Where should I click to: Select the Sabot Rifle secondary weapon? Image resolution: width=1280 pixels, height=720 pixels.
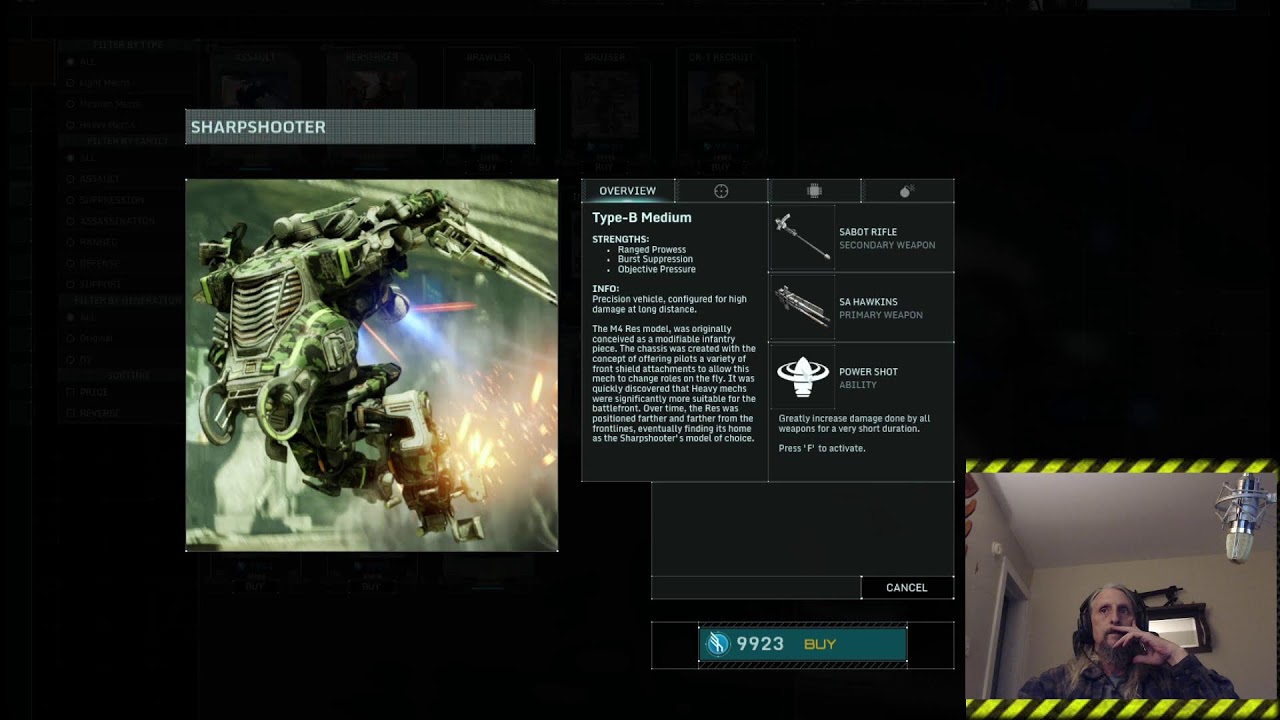click(861, 238)
